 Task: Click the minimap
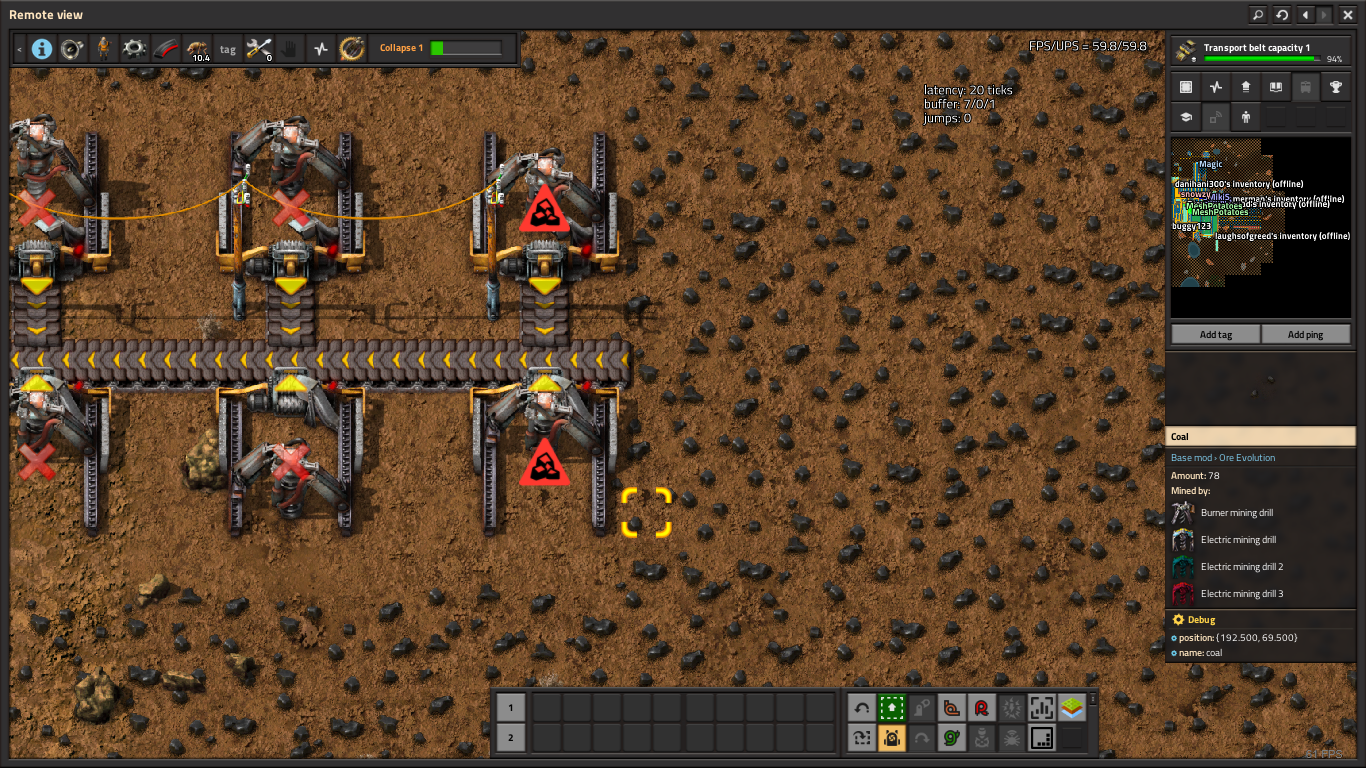coord(1260,213)
